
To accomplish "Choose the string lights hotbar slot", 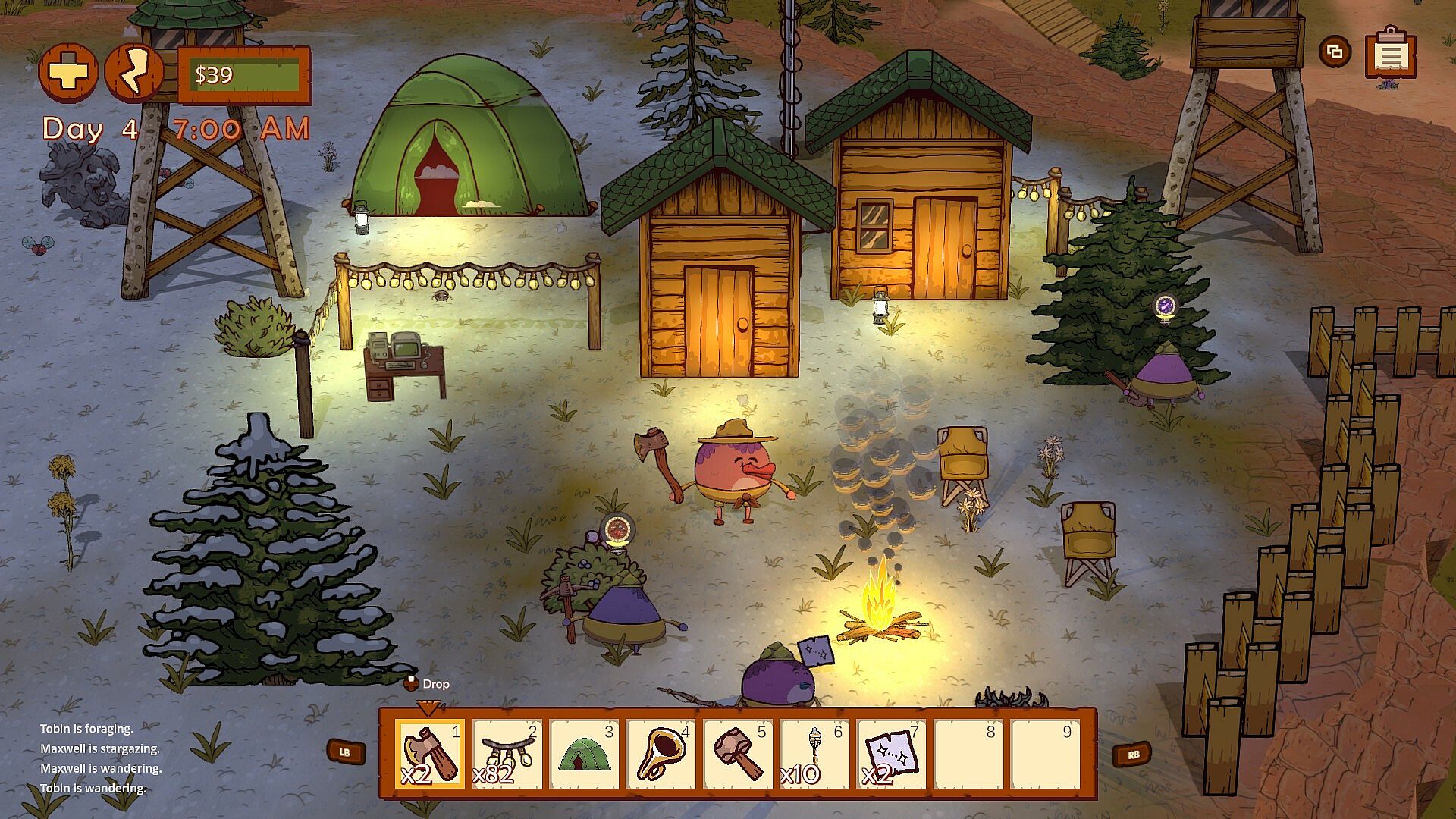I will click(507, 754).
